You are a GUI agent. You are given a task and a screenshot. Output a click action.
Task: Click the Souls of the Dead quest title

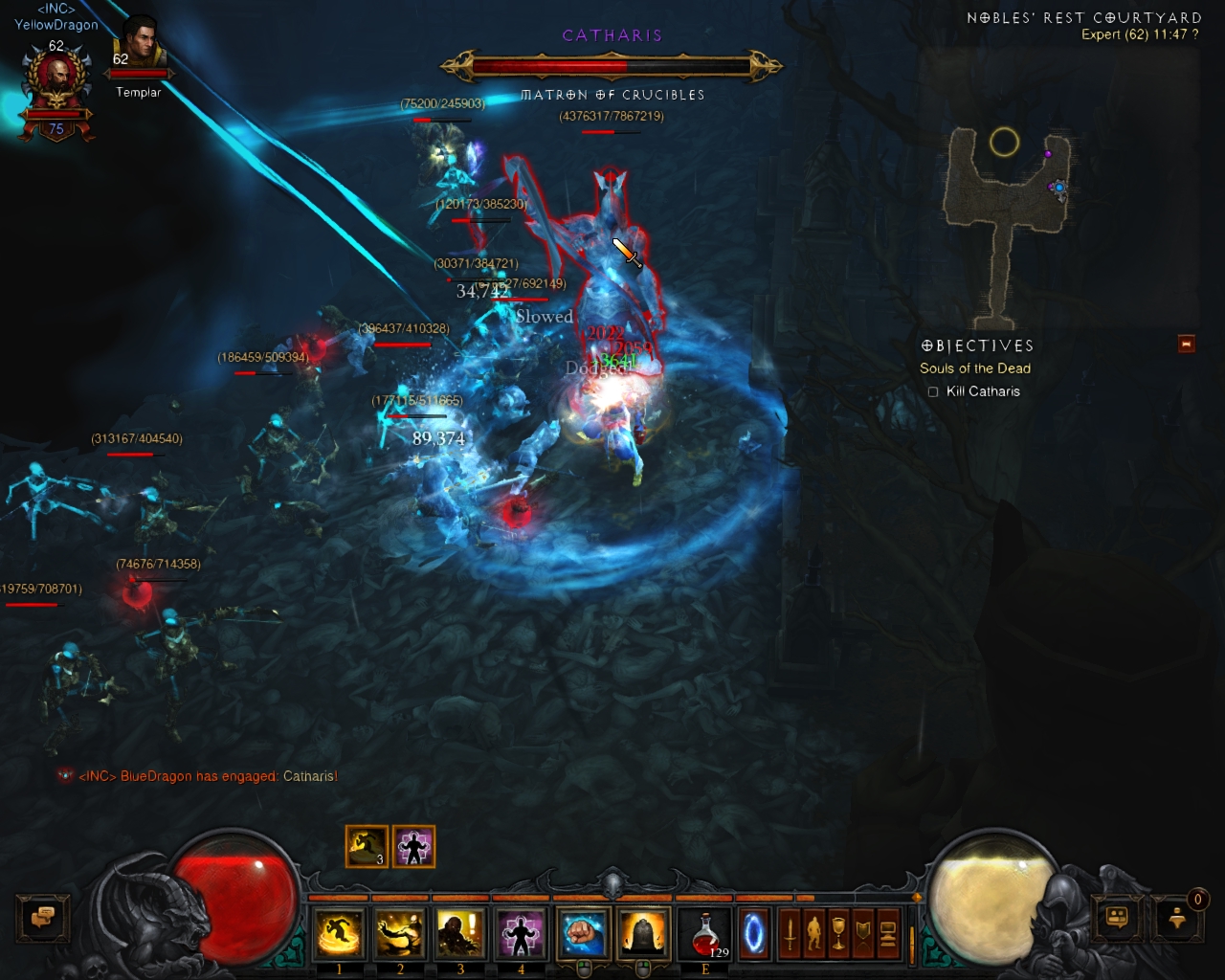(x=975, y=368)
